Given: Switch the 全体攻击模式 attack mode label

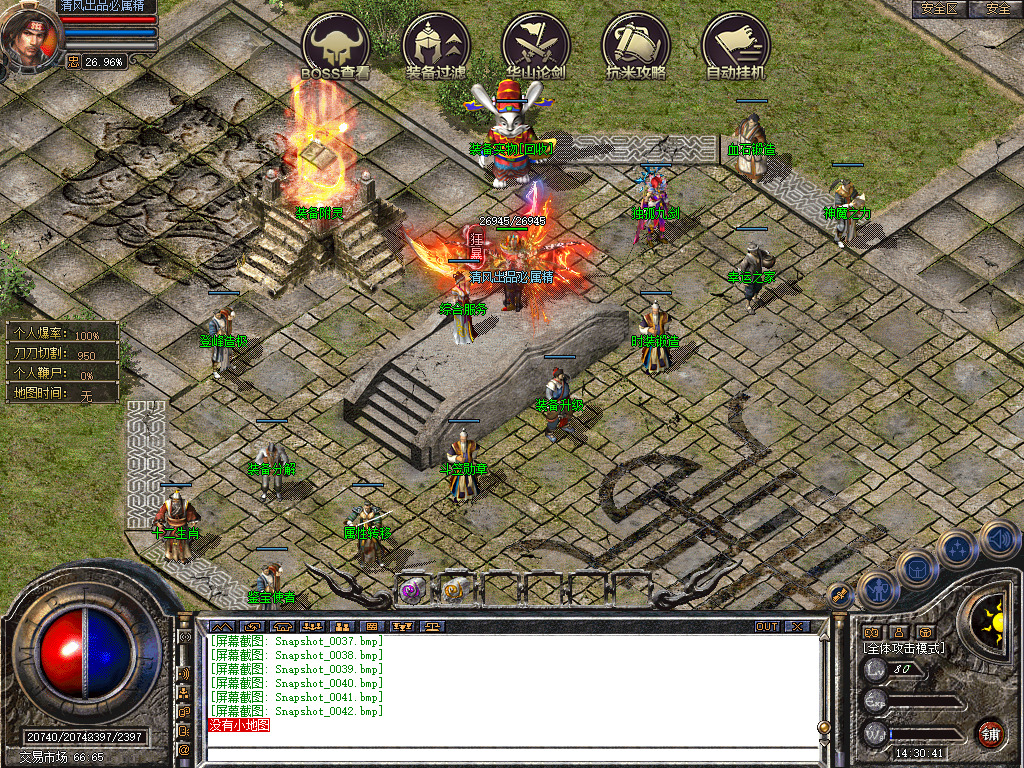Looking at the screenshot, I should click(904, 648).
